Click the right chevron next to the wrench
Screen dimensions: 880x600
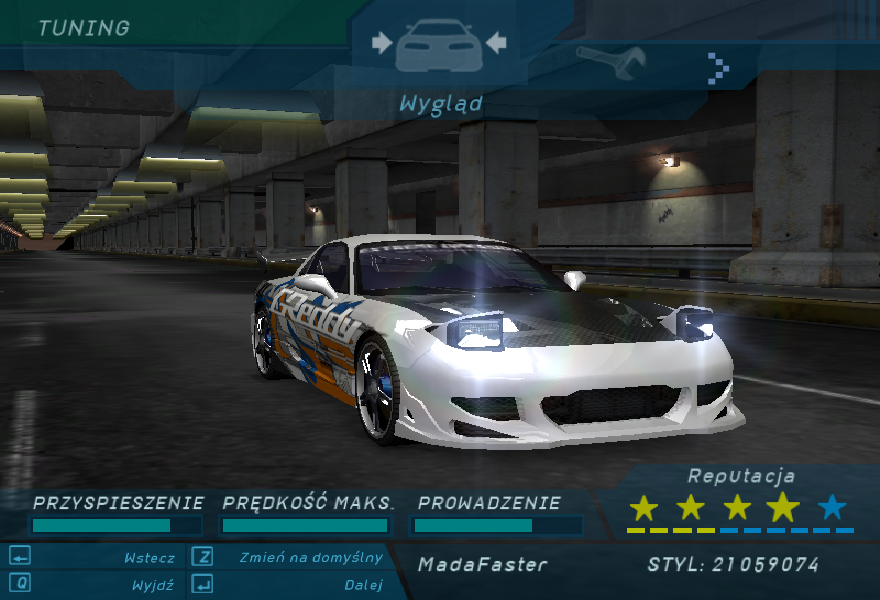717,67
